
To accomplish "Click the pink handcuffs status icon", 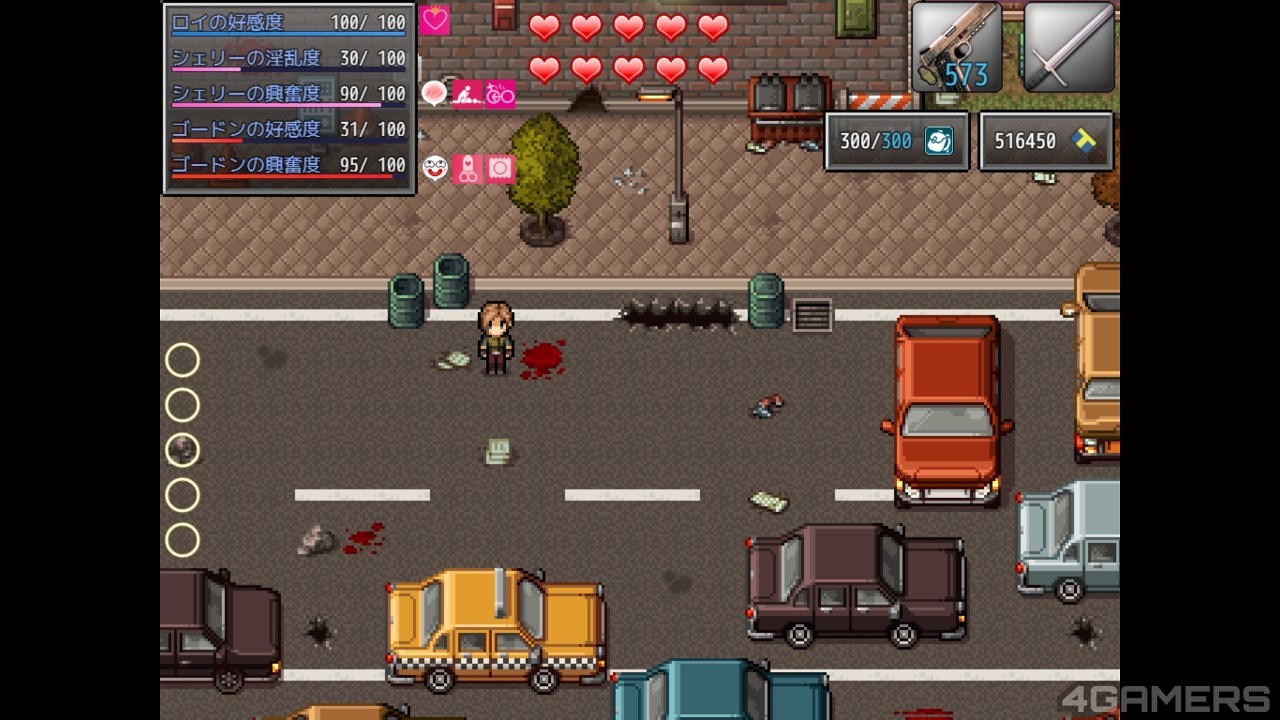I will (x=467, y=169).
